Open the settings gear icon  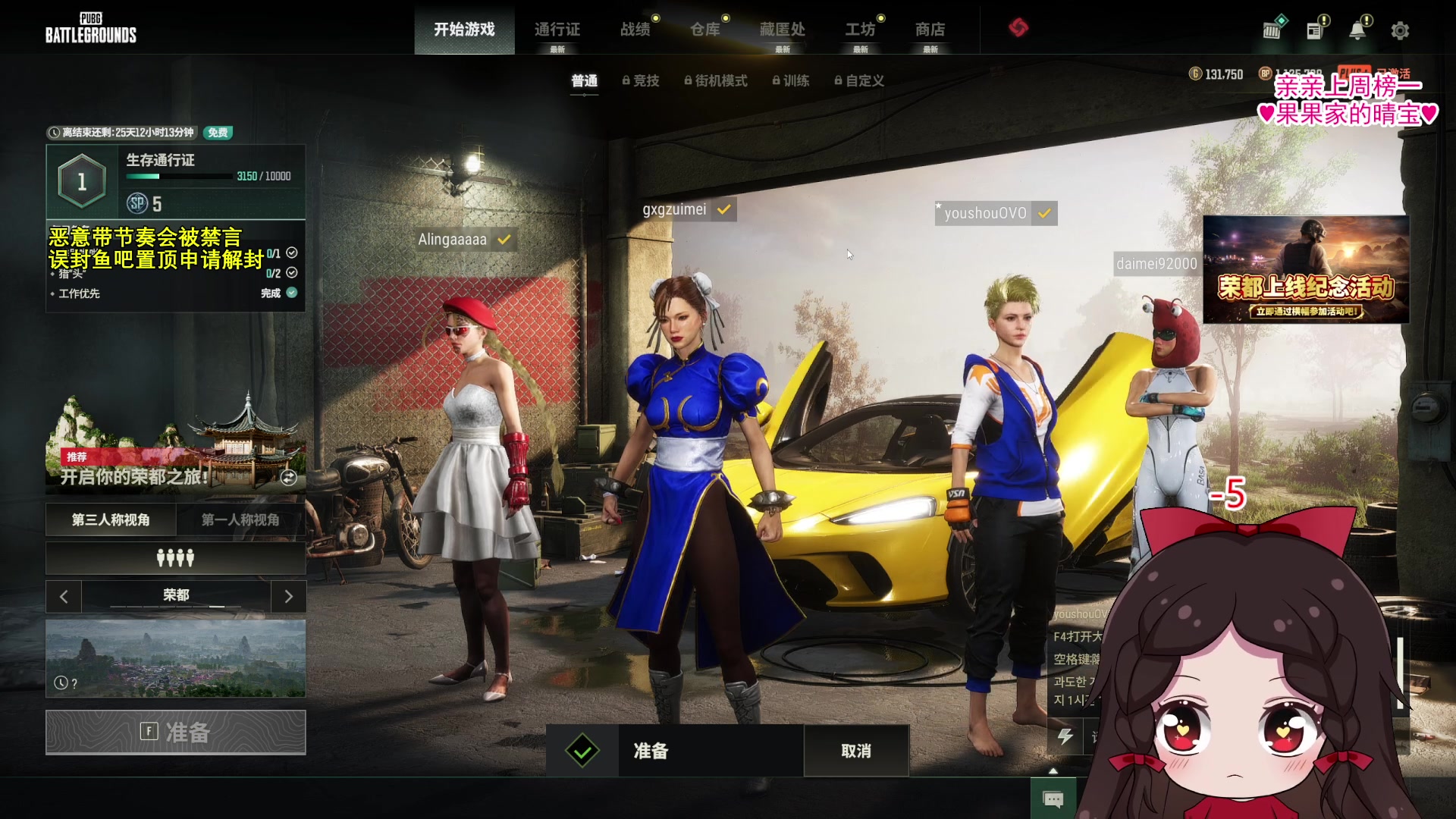coord(1400,30)
